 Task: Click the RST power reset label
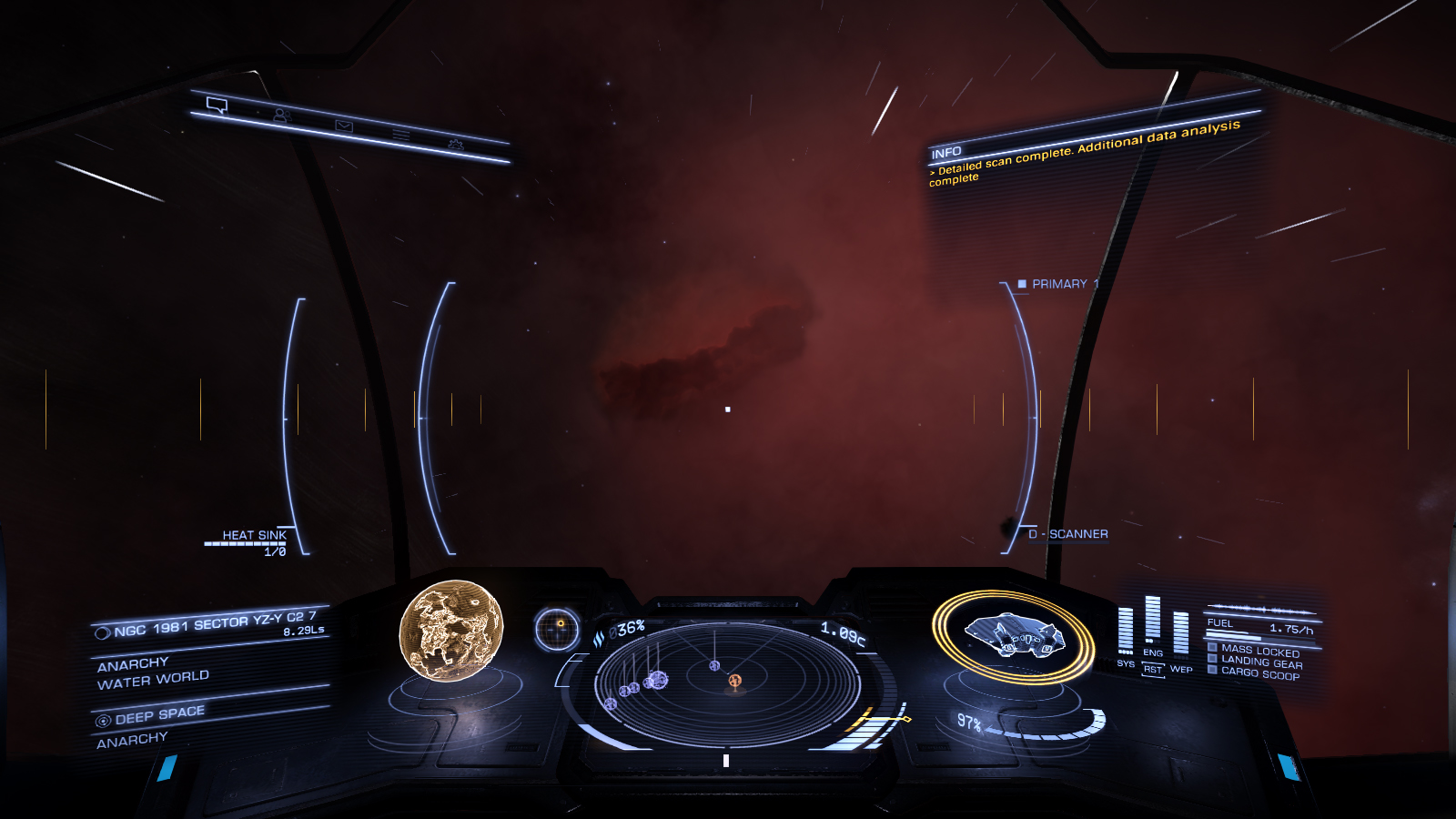point(1153,669)
